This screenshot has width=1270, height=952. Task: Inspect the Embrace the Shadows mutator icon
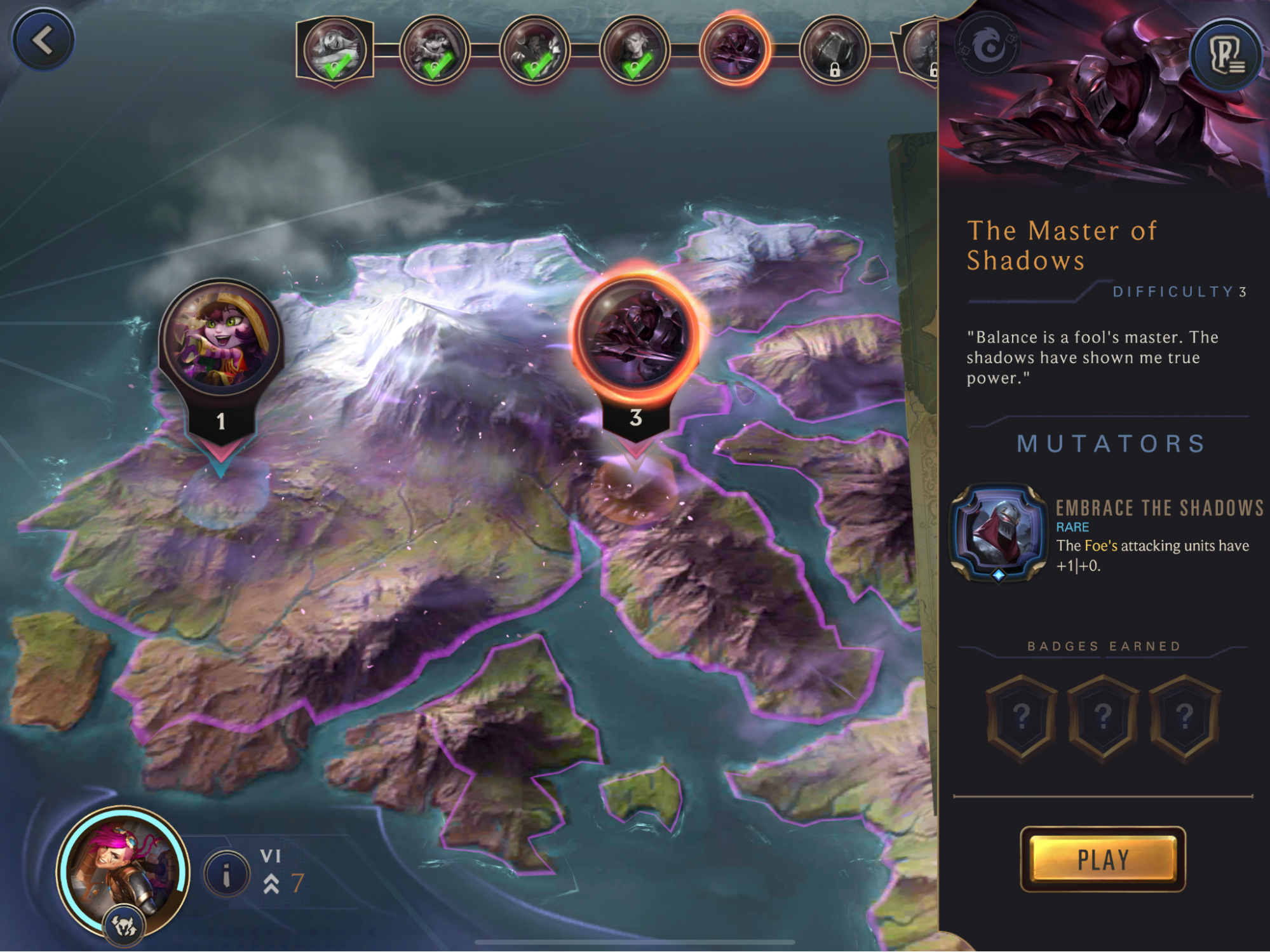pos(998,532)
